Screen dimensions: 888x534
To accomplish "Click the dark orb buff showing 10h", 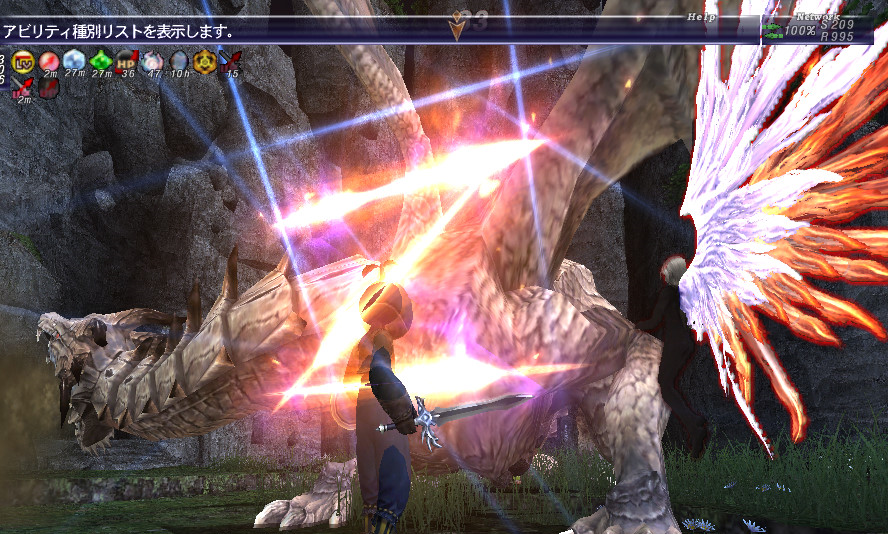I will pos(179,61).
